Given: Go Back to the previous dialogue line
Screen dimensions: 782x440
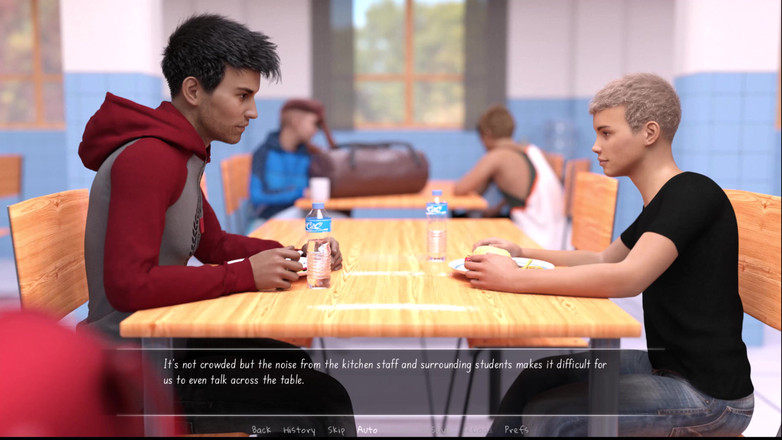Looking at the screenshot, I should coord(261,430).
